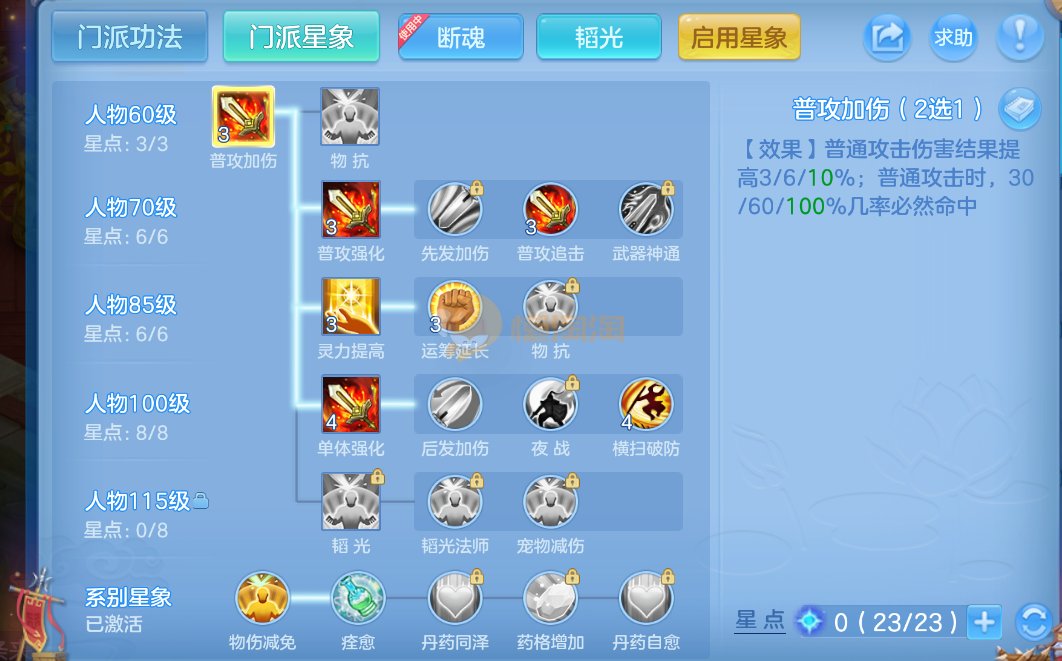Image resolution: width=1062 pixels, height=661 pixels.
Task: Open the book icon beside 普攻加伤 title
Action: [x=1020, y=108]
